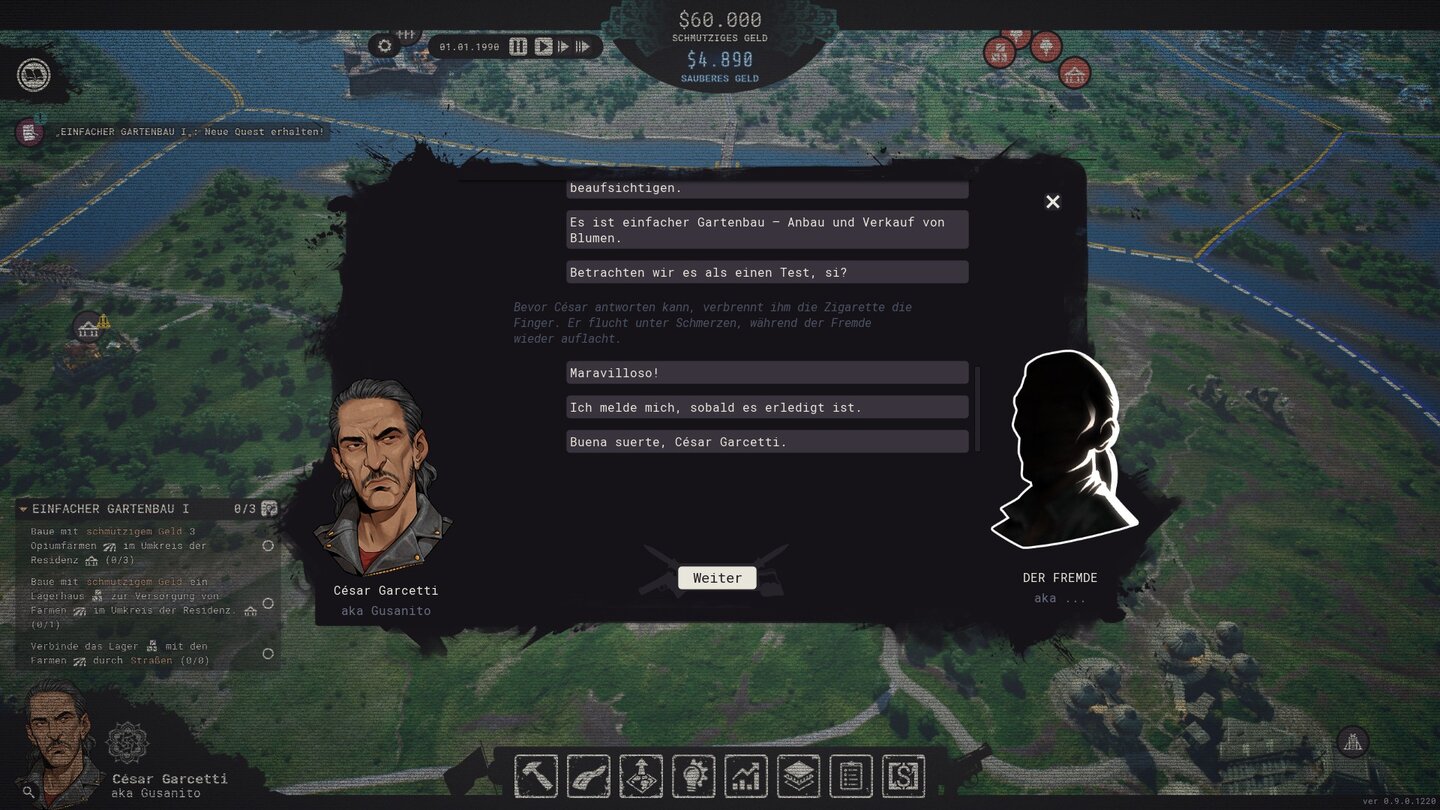Open research via the lightbulb-gear icon

[693, 775]
